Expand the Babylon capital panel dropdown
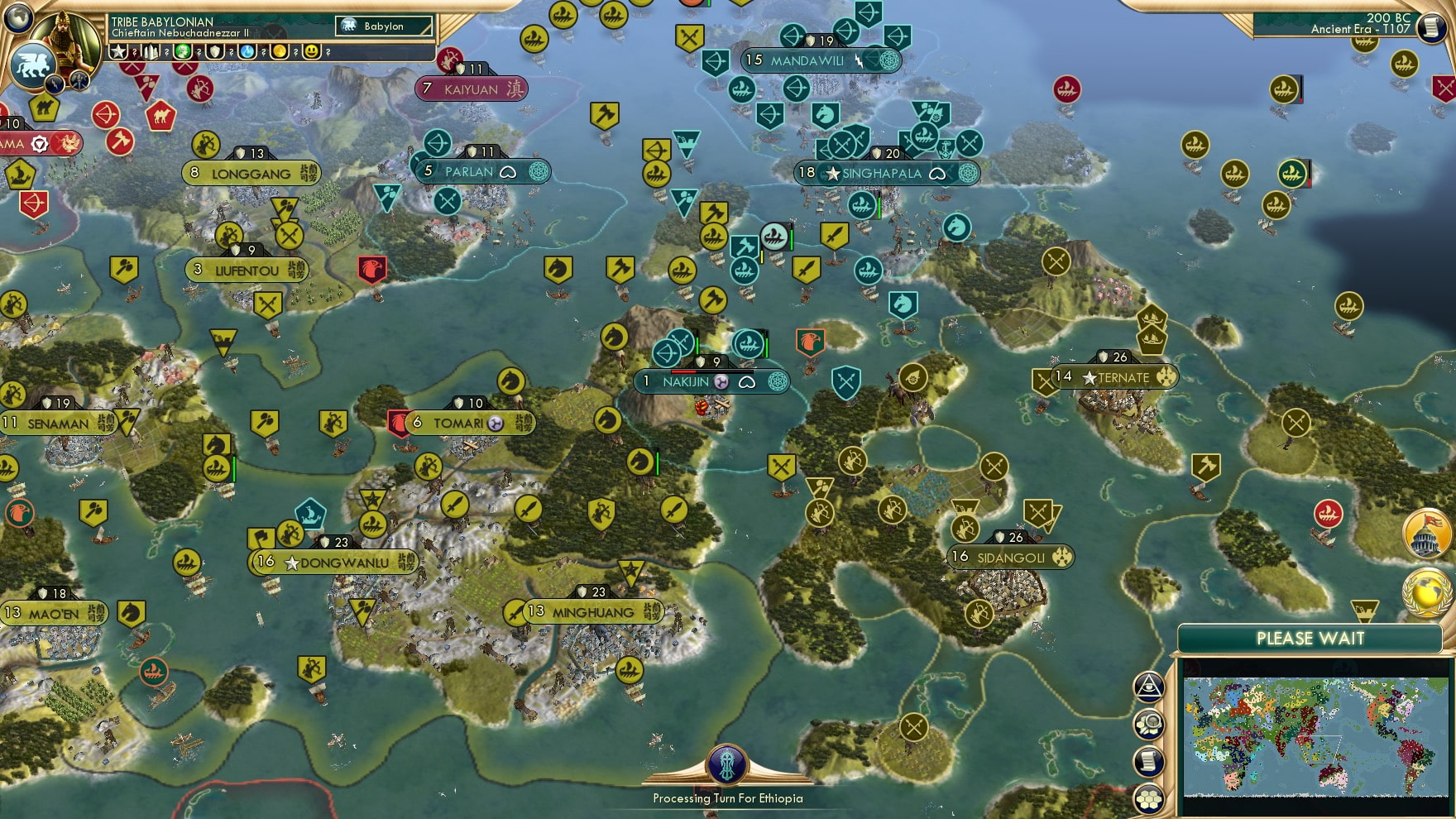The height and width of the screenshot is (819, 1456). [385, 26]
